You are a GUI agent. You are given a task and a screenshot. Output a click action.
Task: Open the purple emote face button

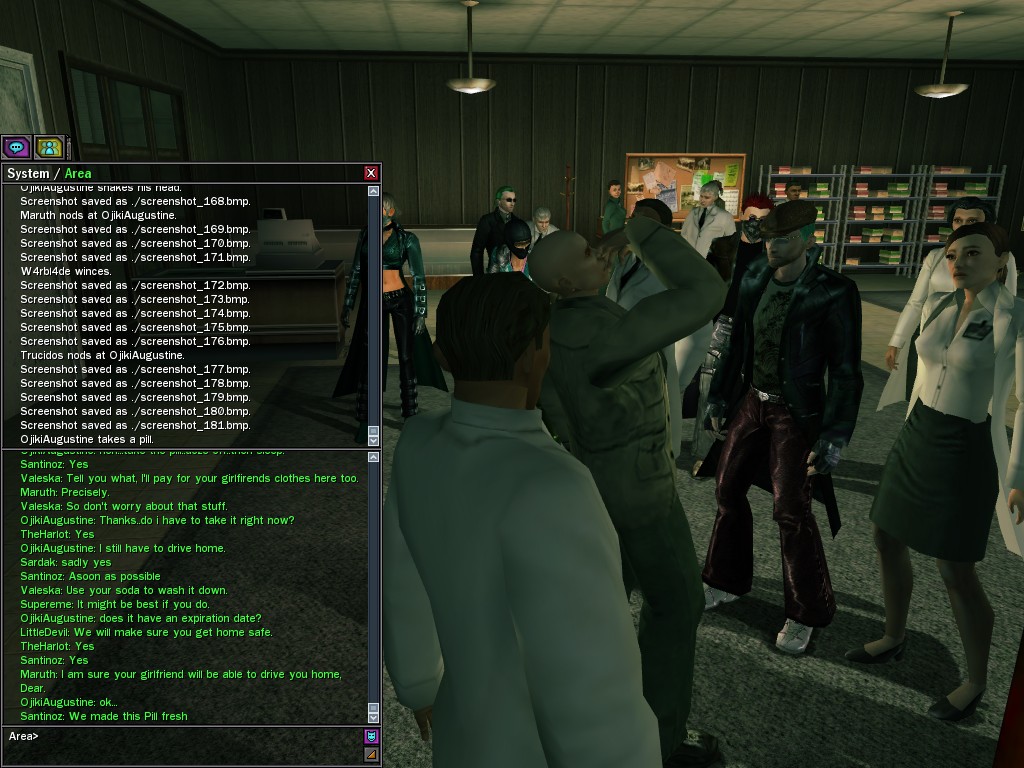tap(371, 737)
